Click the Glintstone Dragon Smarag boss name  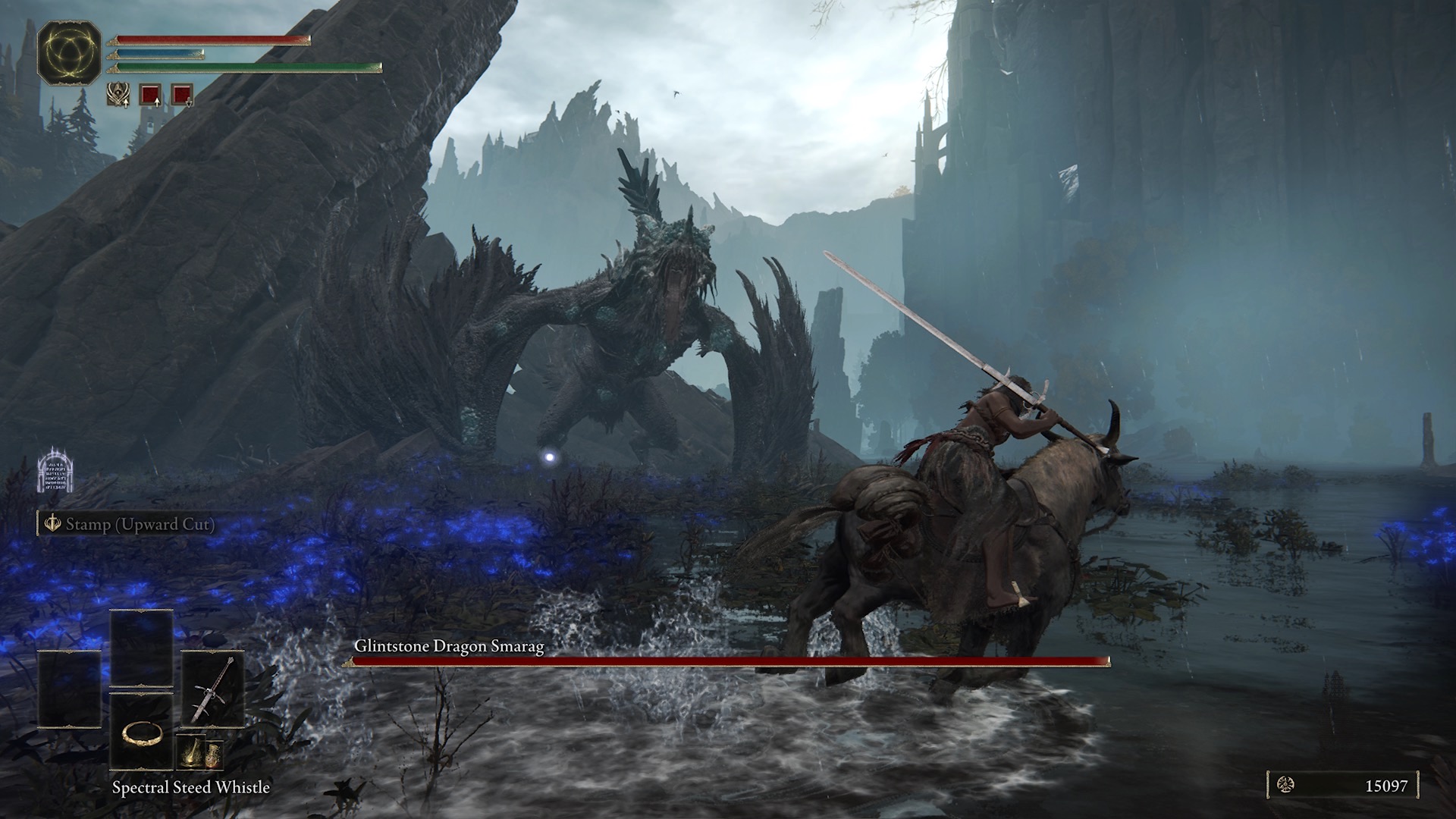[450, 647]
